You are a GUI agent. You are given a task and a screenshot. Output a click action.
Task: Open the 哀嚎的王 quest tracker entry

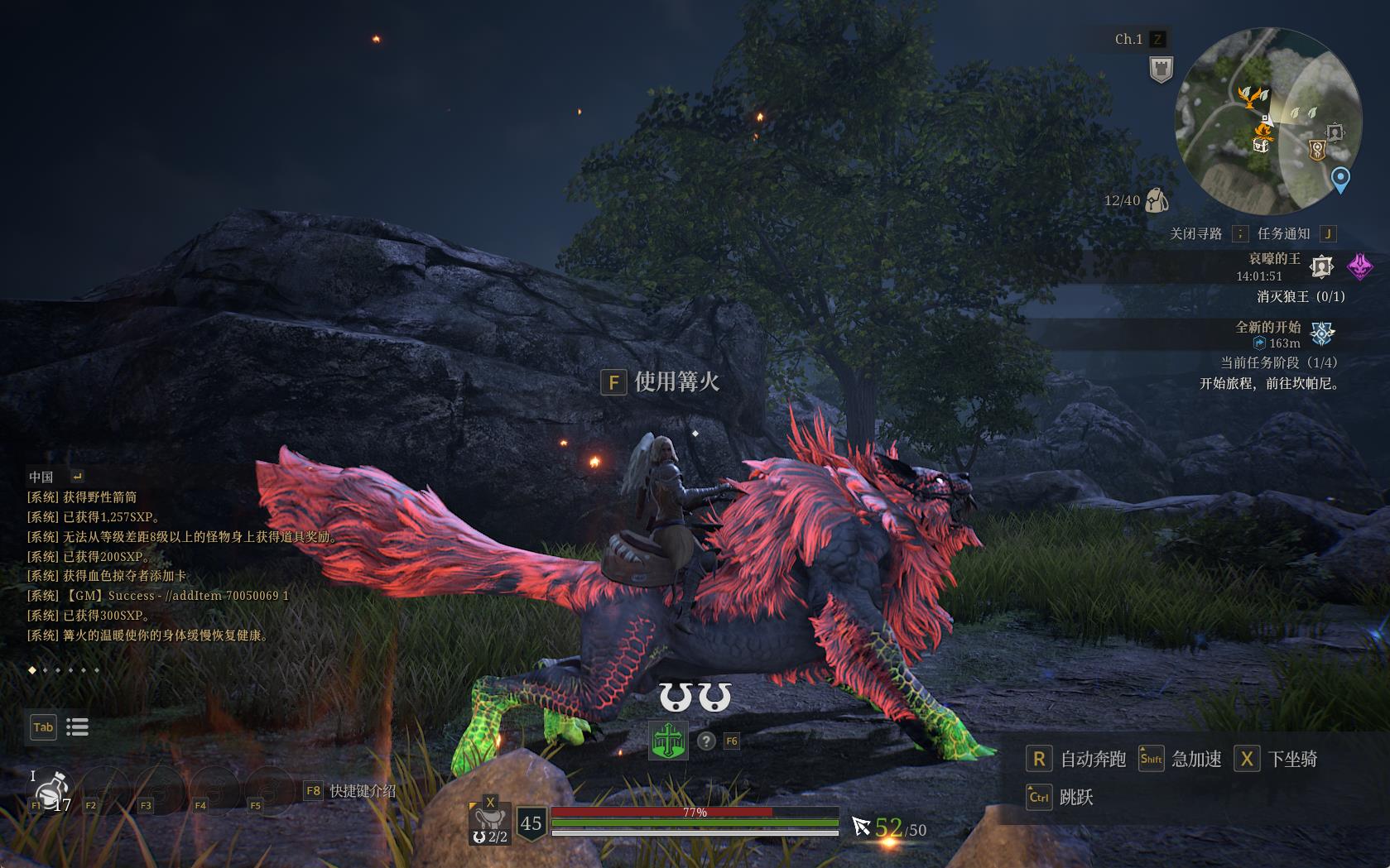click(1274, 259)
